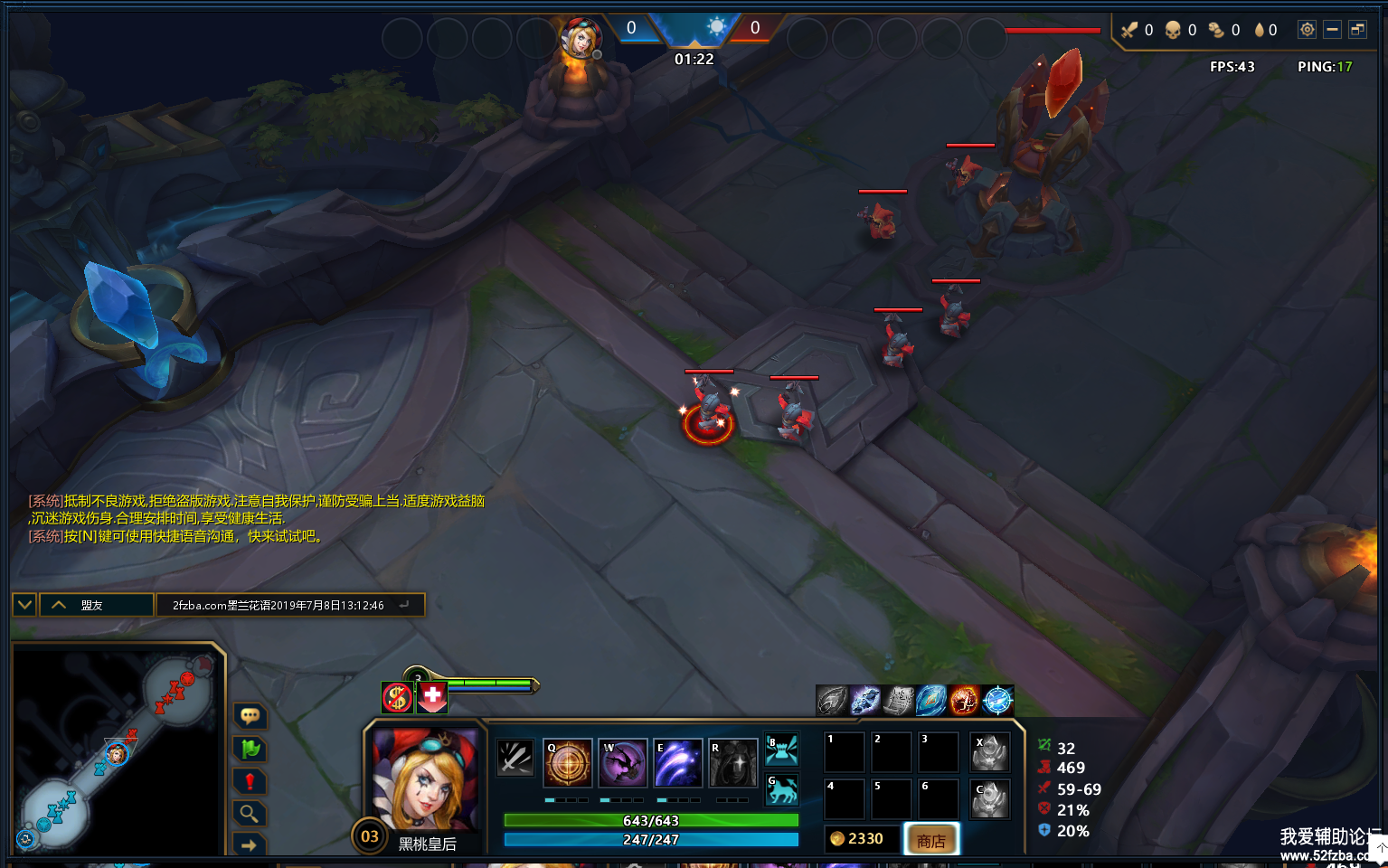Cast the W purple shadow ability
1388x868 pixels.
coord(623,763)
